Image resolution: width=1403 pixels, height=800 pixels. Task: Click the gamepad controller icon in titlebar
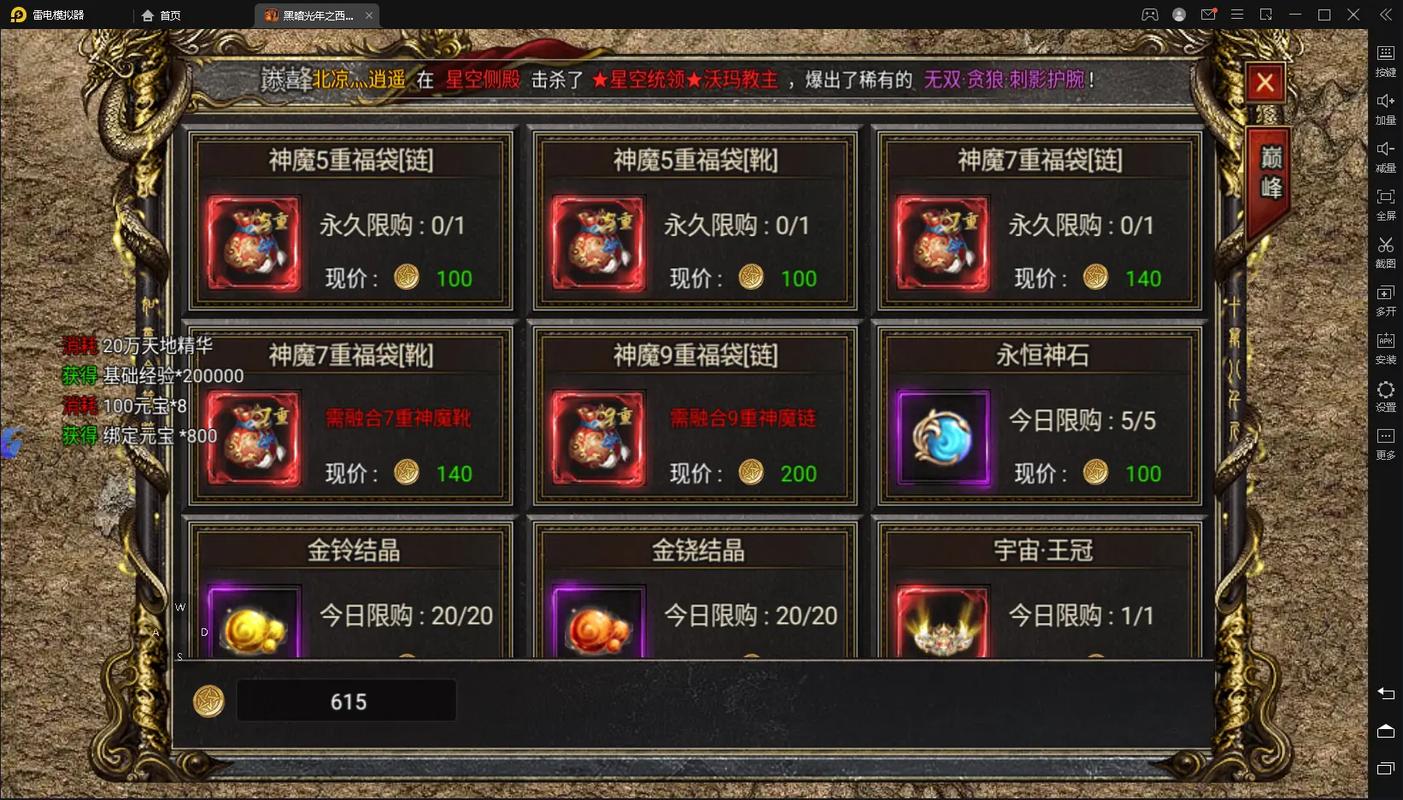[x=1149, y=15]
